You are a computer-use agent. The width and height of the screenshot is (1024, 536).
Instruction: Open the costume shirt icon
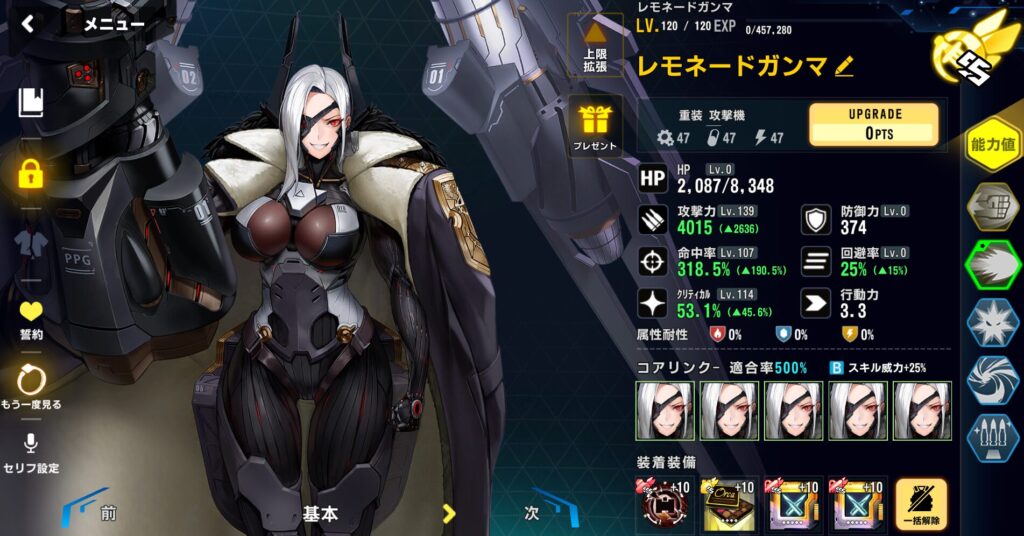[x=31, y=243]
